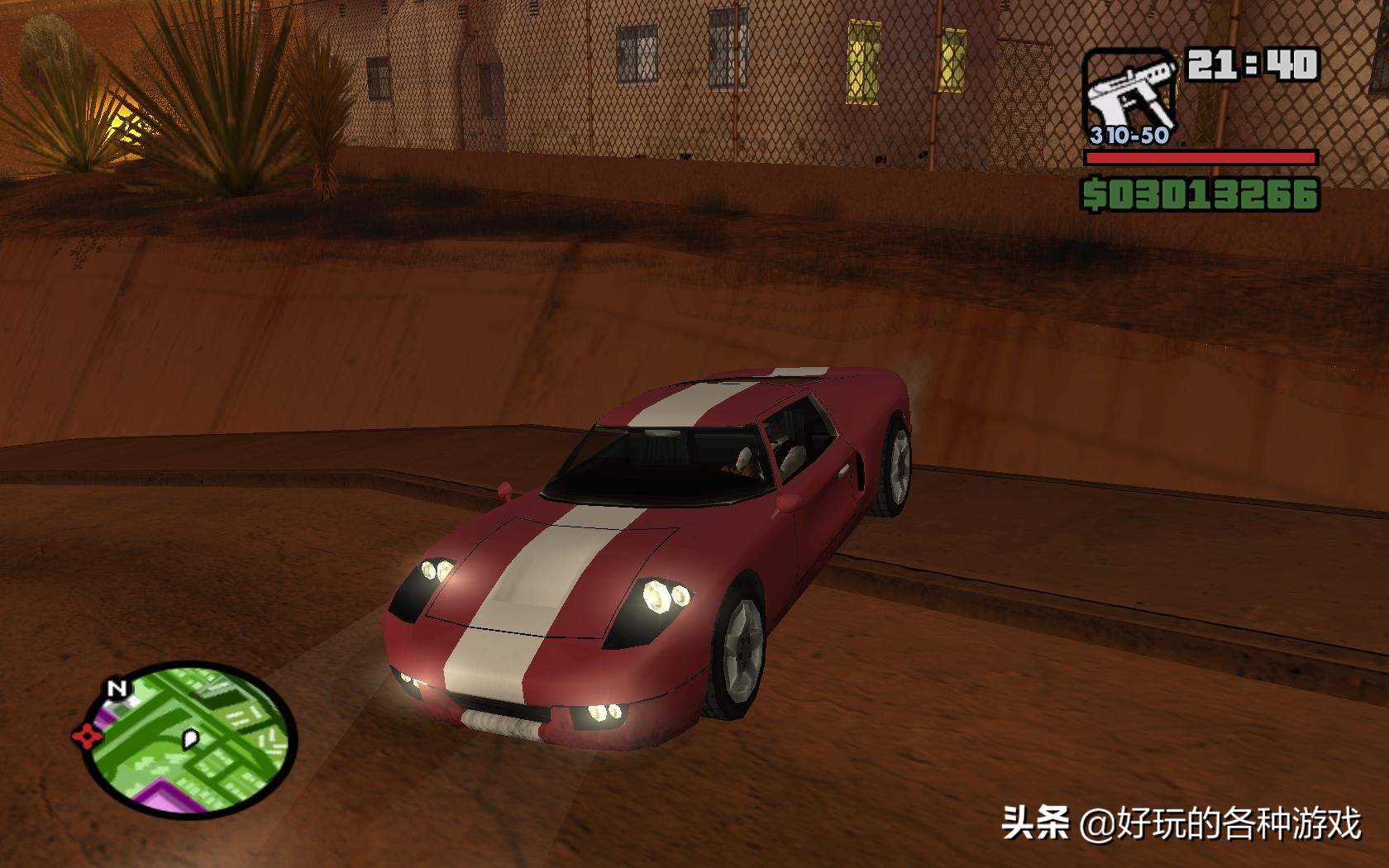The height and width of the screenshot is (868, 1389).
Task: Click the North indicator on the minimap
Action: [118, 688]
